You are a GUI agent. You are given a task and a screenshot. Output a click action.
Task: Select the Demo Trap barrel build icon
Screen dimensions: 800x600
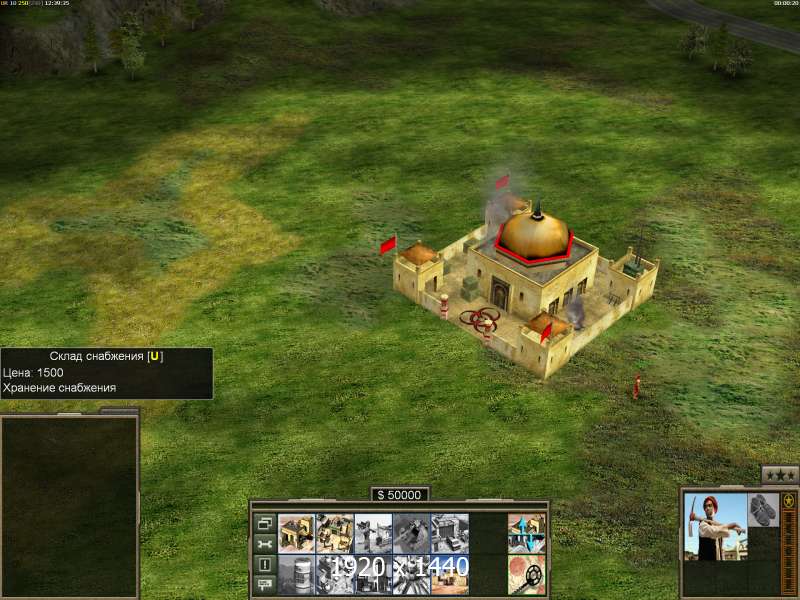click(x=297, y=574)
